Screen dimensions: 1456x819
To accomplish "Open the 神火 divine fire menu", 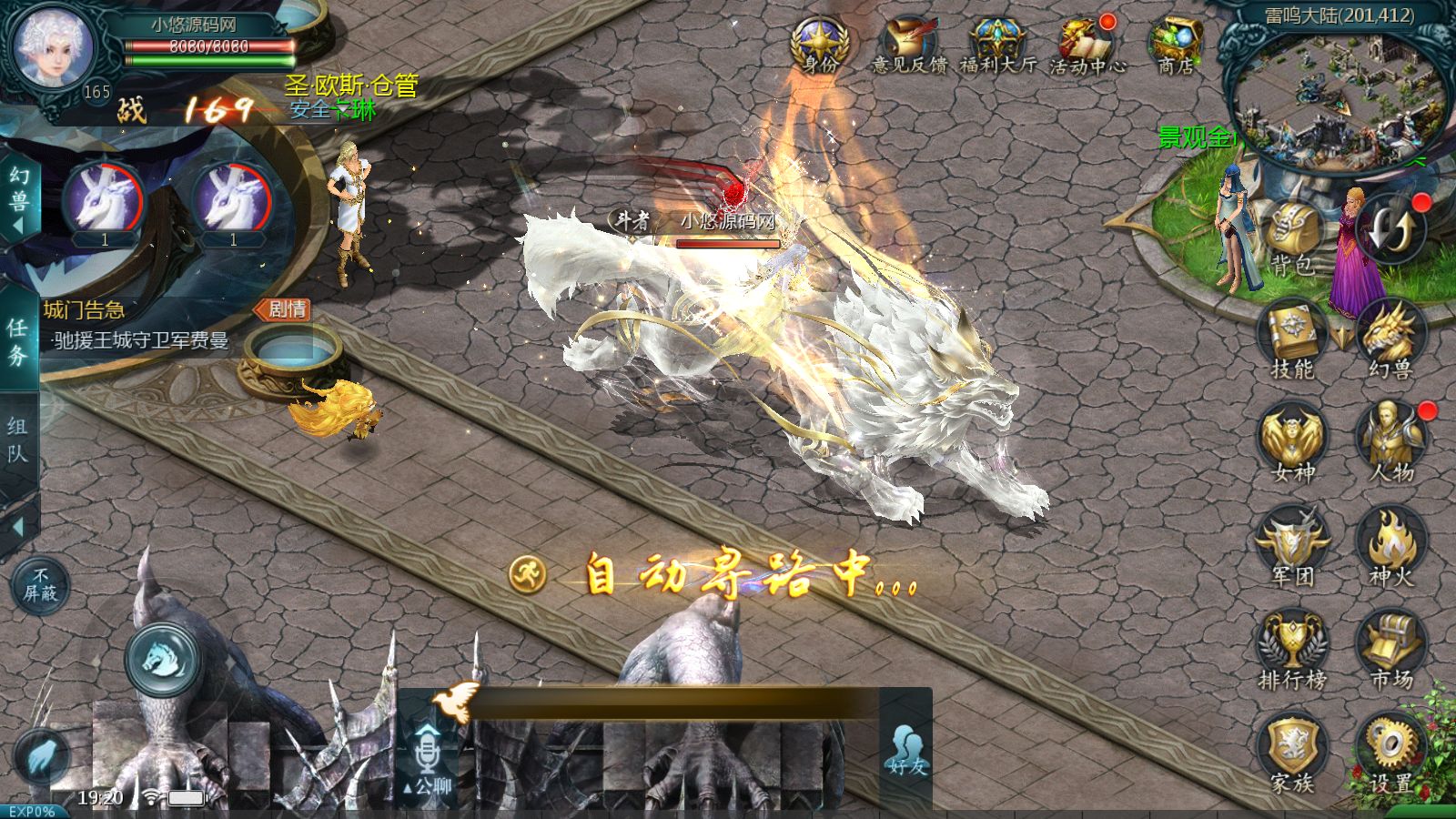I will pos(1390,548).
